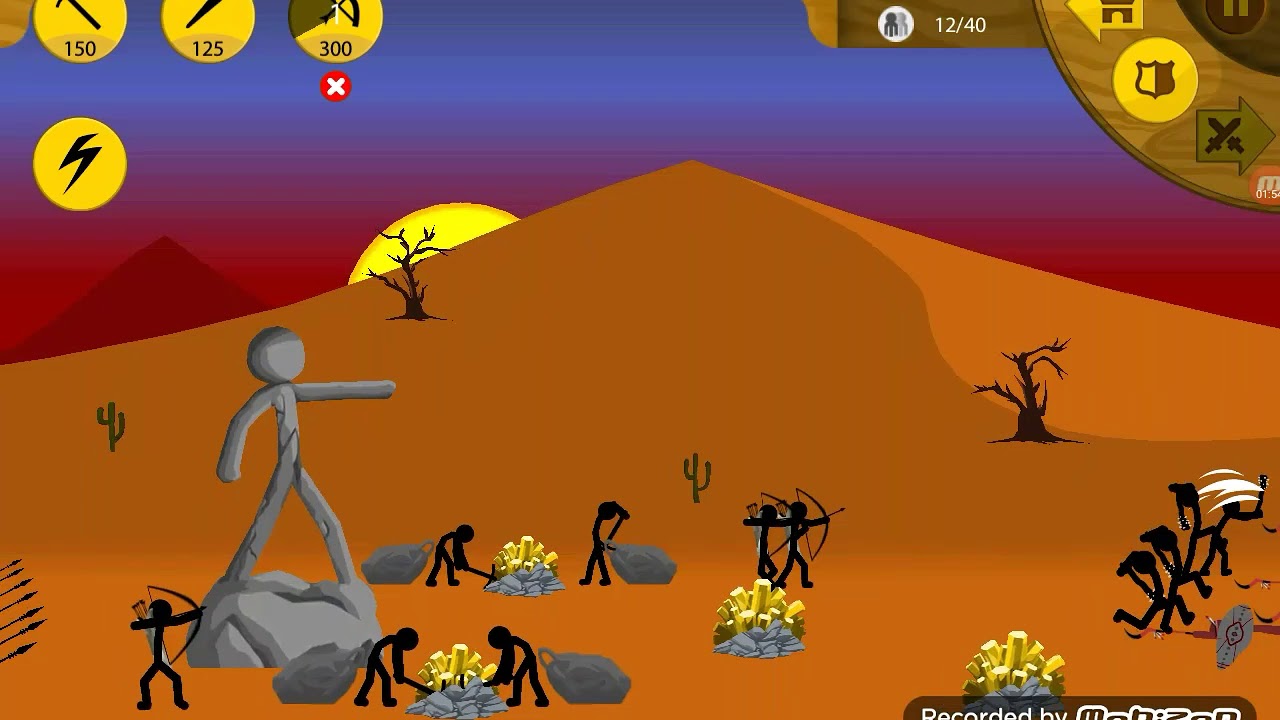1280x720 pixels.
Task: Activate the lightning bolt ability
Action: [x=80, y=163]
